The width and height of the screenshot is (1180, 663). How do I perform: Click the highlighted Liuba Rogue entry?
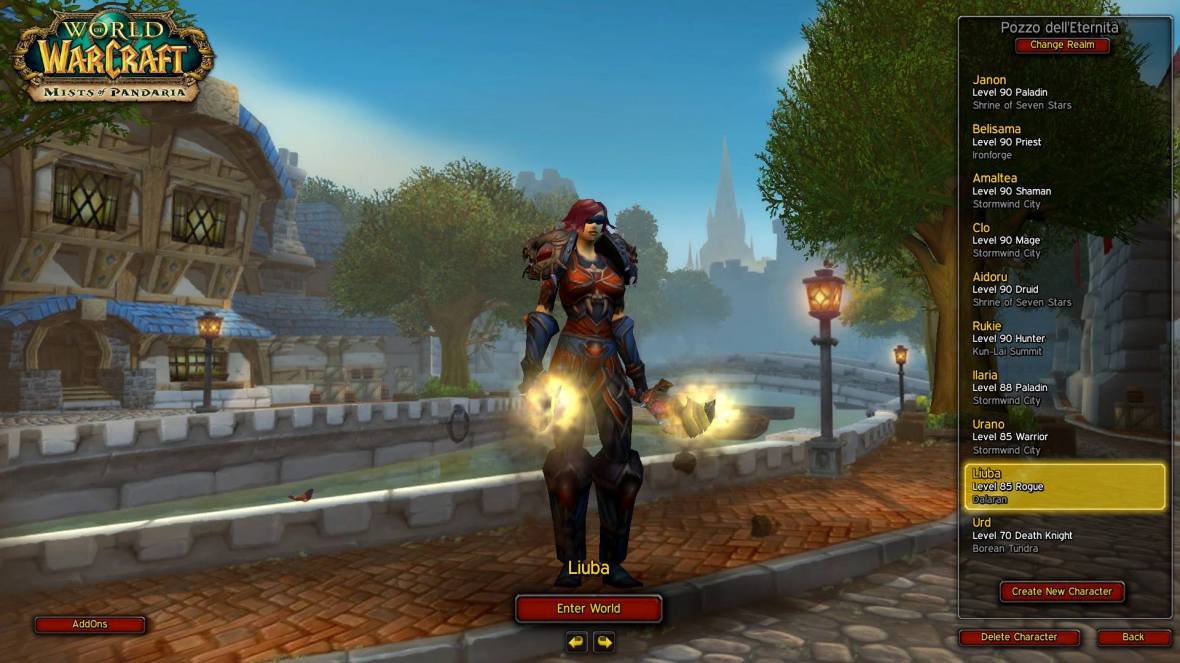[x=1064, y=486]
